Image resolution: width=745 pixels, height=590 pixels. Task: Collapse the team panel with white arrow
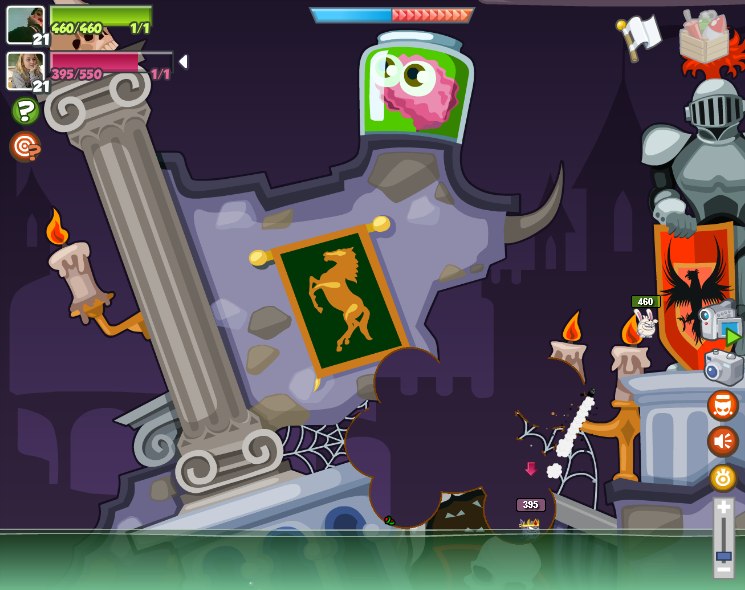point(183,62)
